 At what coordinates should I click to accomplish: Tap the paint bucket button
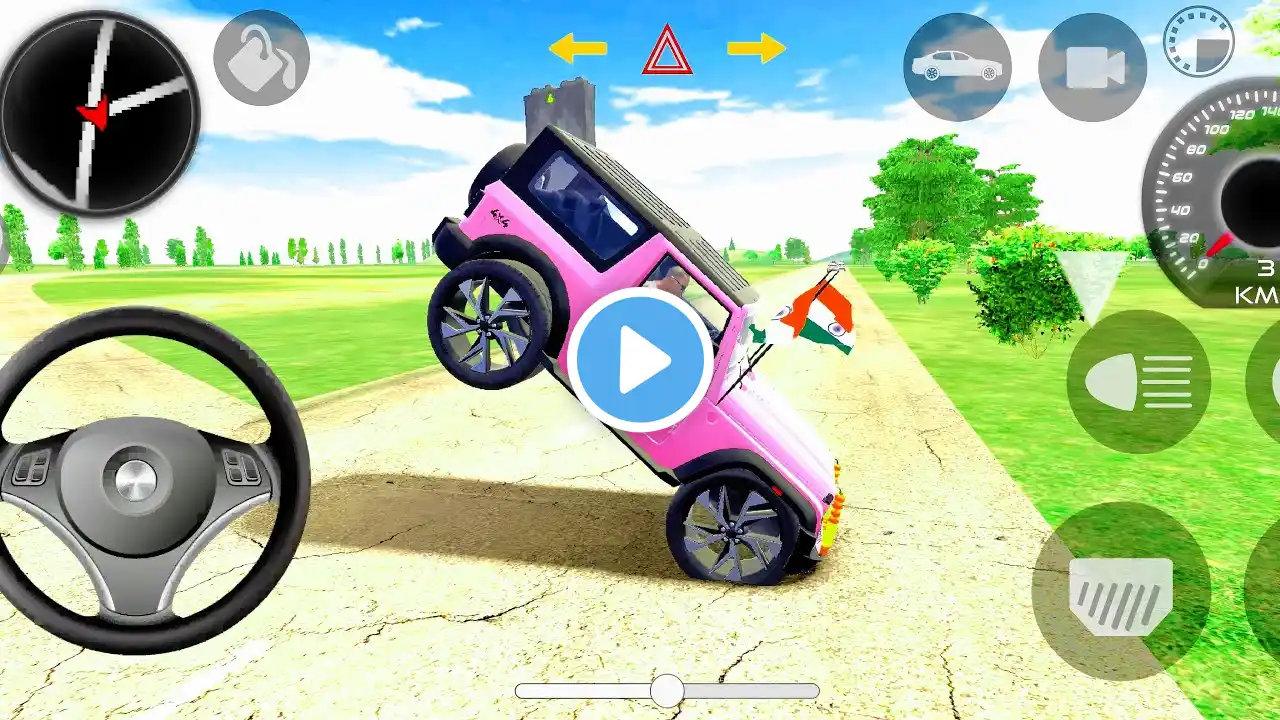click(x=261, y=58)
